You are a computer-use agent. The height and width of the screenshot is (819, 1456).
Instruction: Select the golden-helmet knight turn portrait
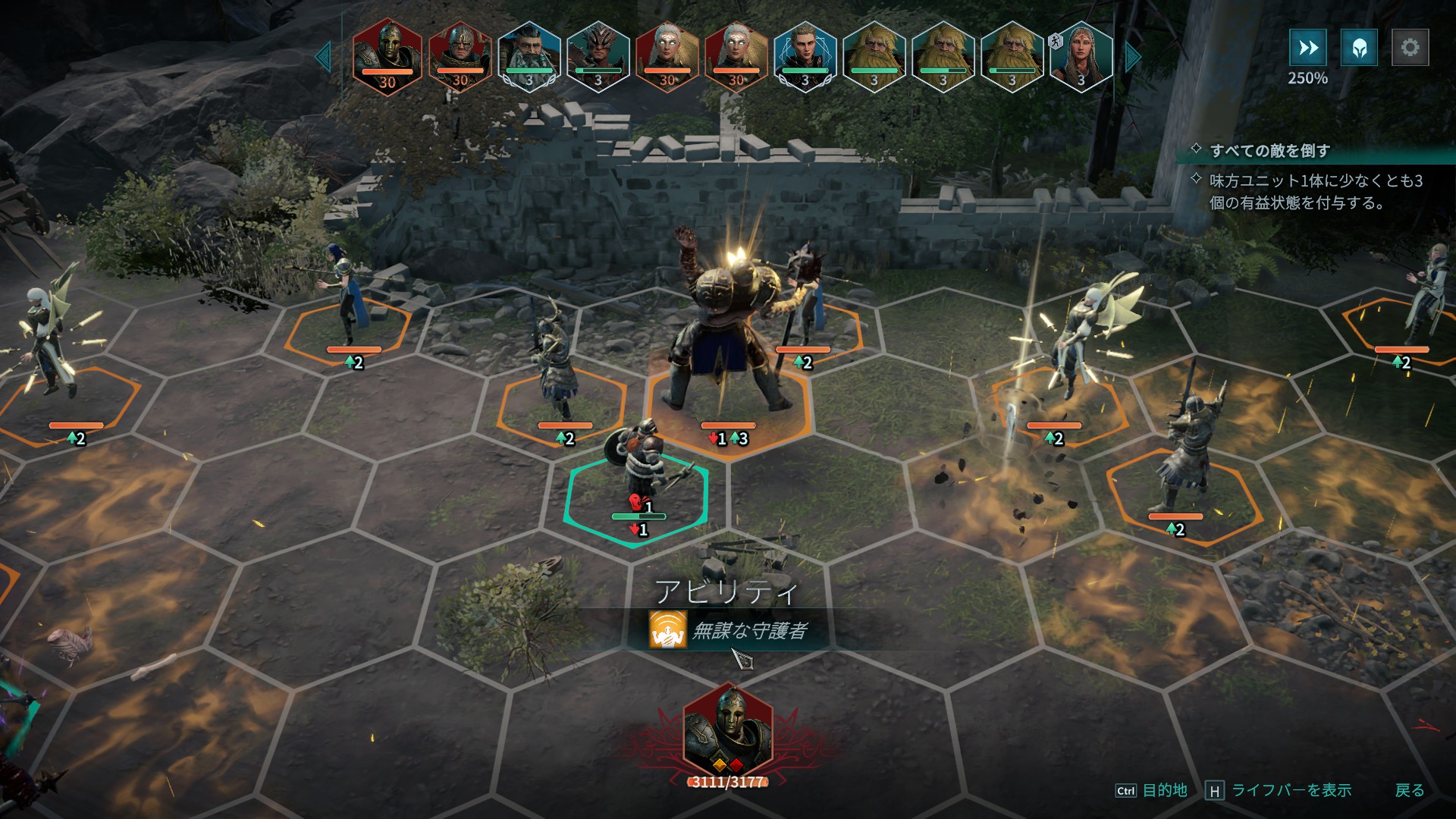[x=388, y=56]
